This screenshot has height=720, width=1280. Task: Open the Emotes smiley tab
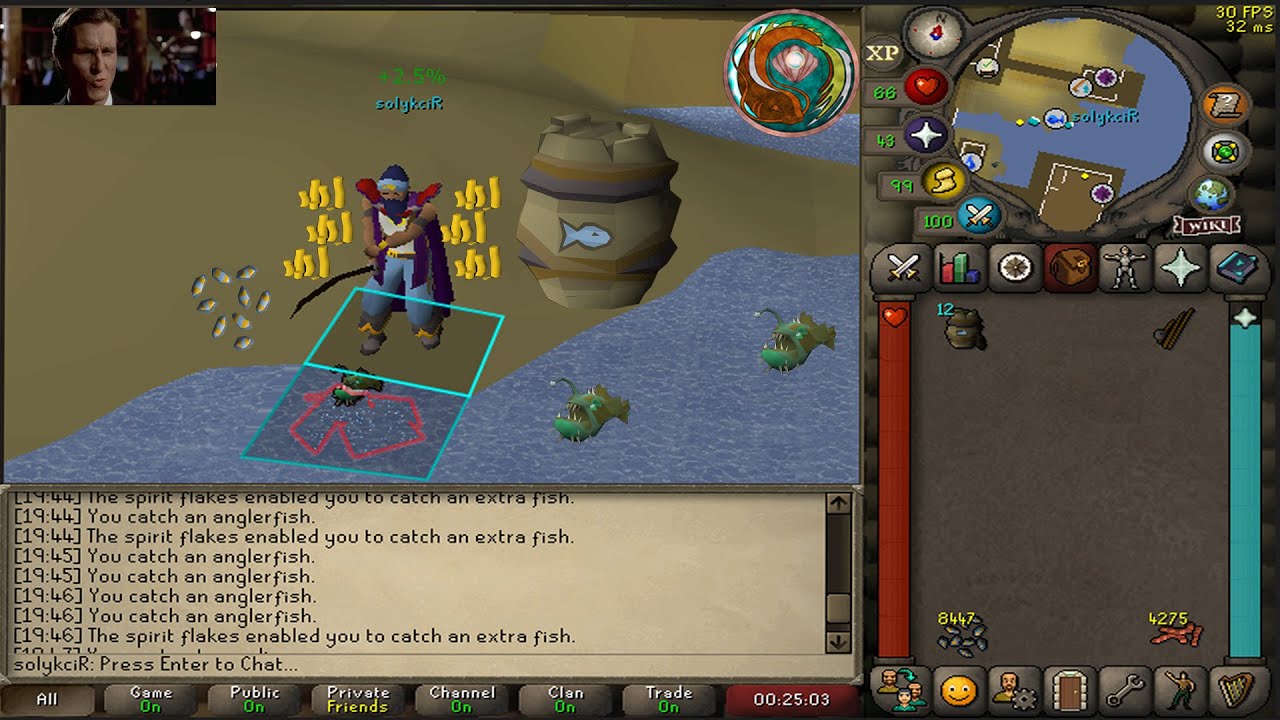[x=957, y=690]
